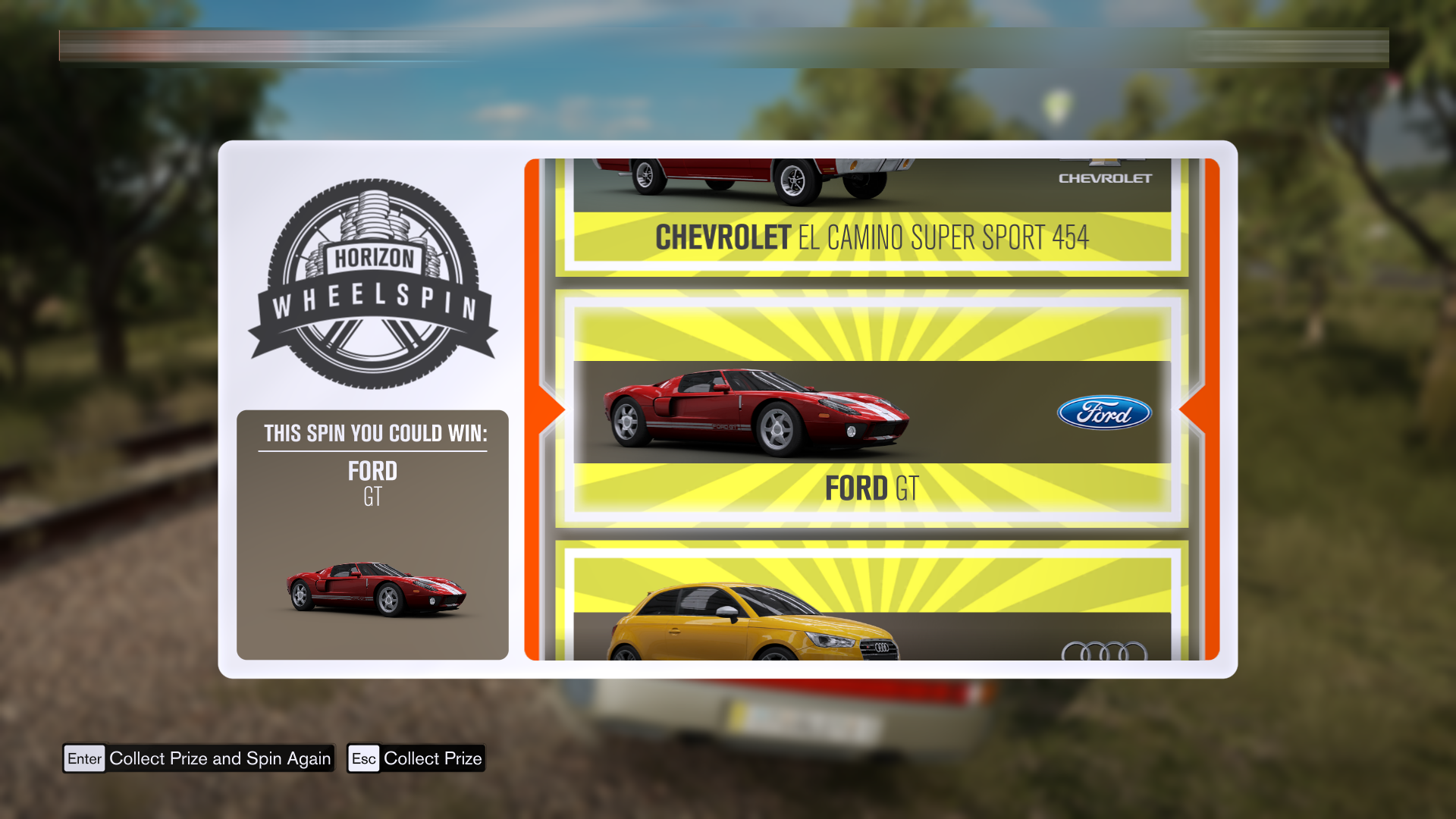Pick the yellow Audi prize card

tap(871, 607)
